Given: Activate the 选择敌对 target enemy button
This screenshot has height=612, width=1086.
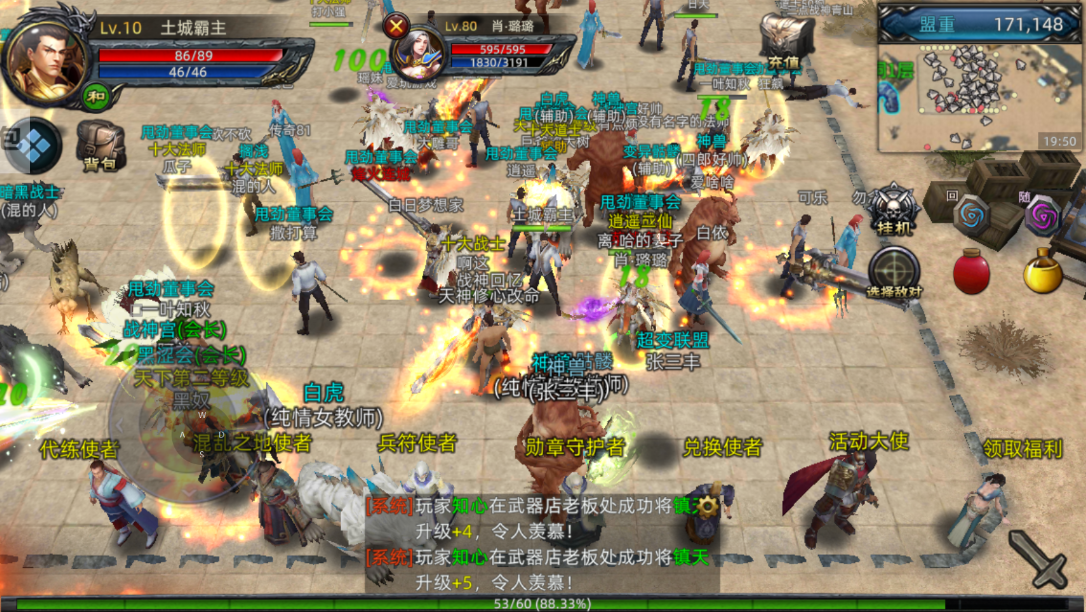Looking at the screenshot, I should click(x=894, y=272).
